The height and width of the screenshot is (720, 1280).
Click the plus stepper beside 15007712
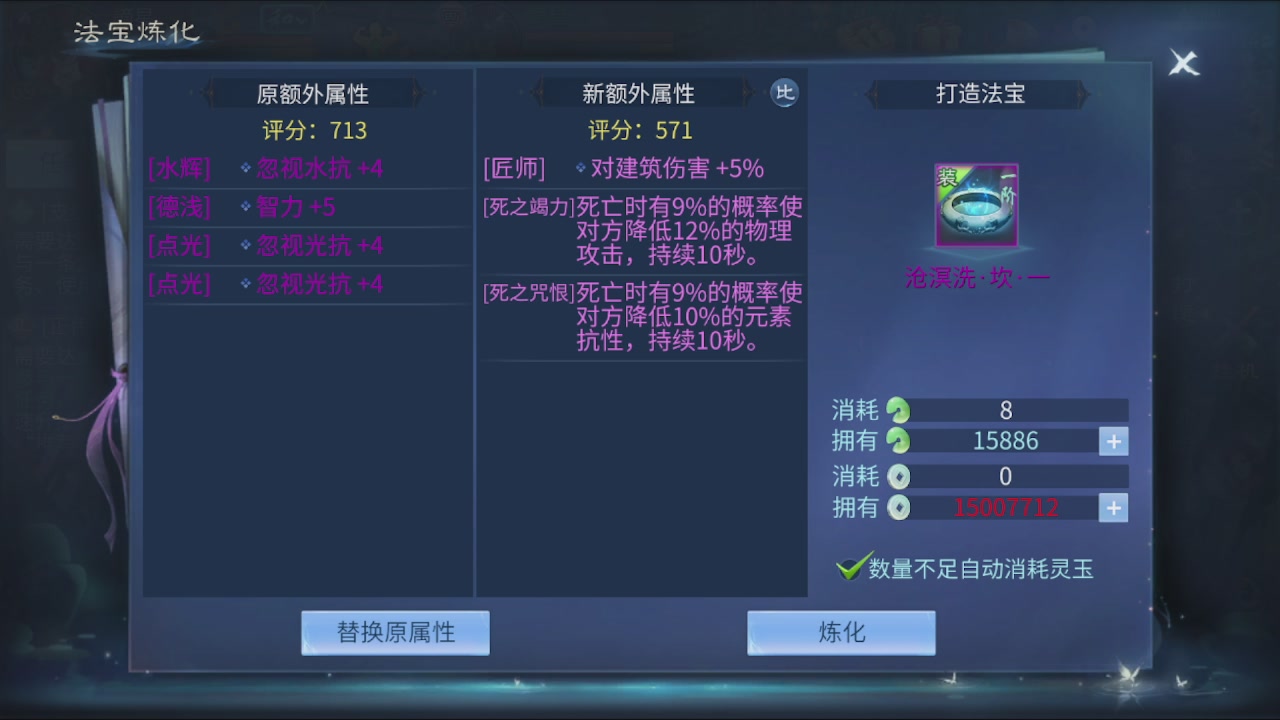pos(1113,508)
